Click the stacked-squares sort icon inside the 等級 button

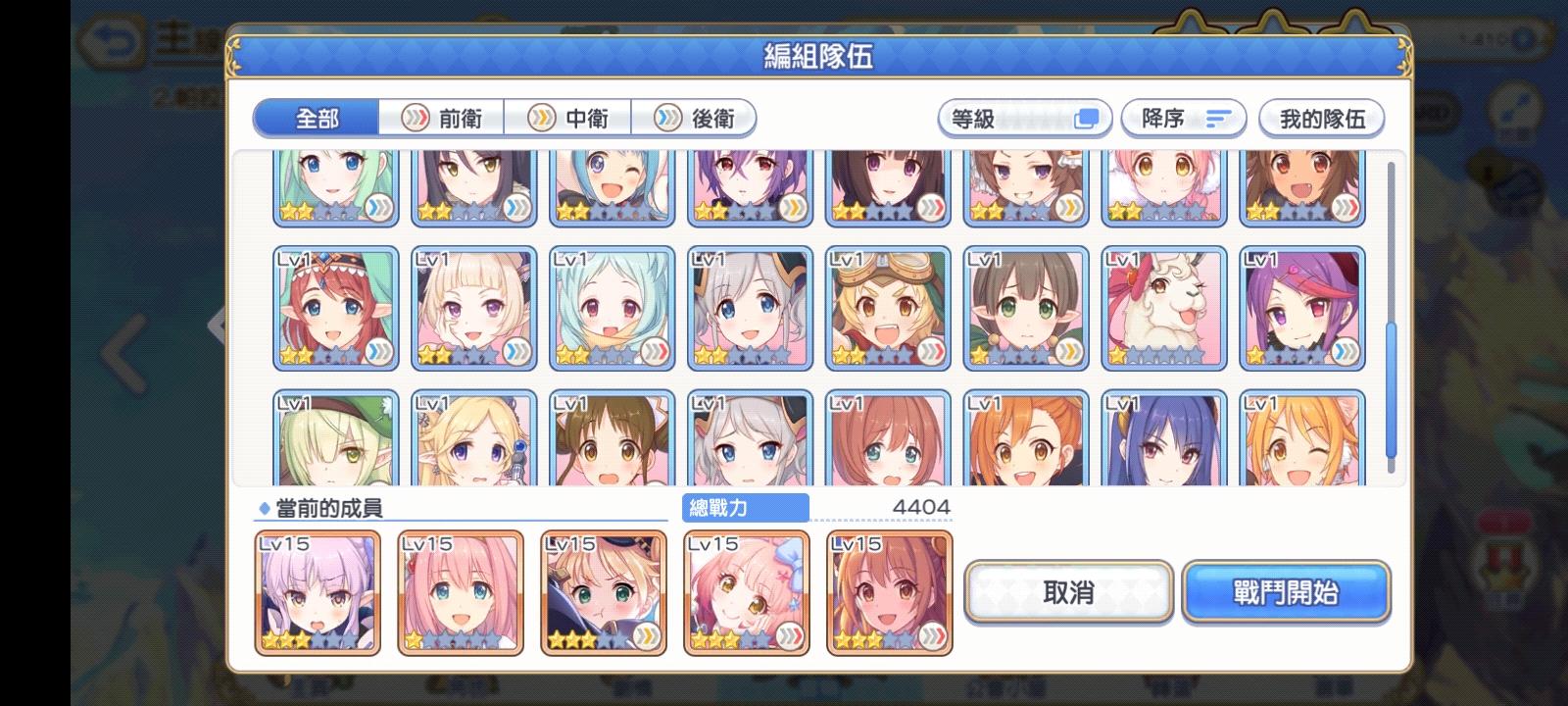pos(1086,117)
